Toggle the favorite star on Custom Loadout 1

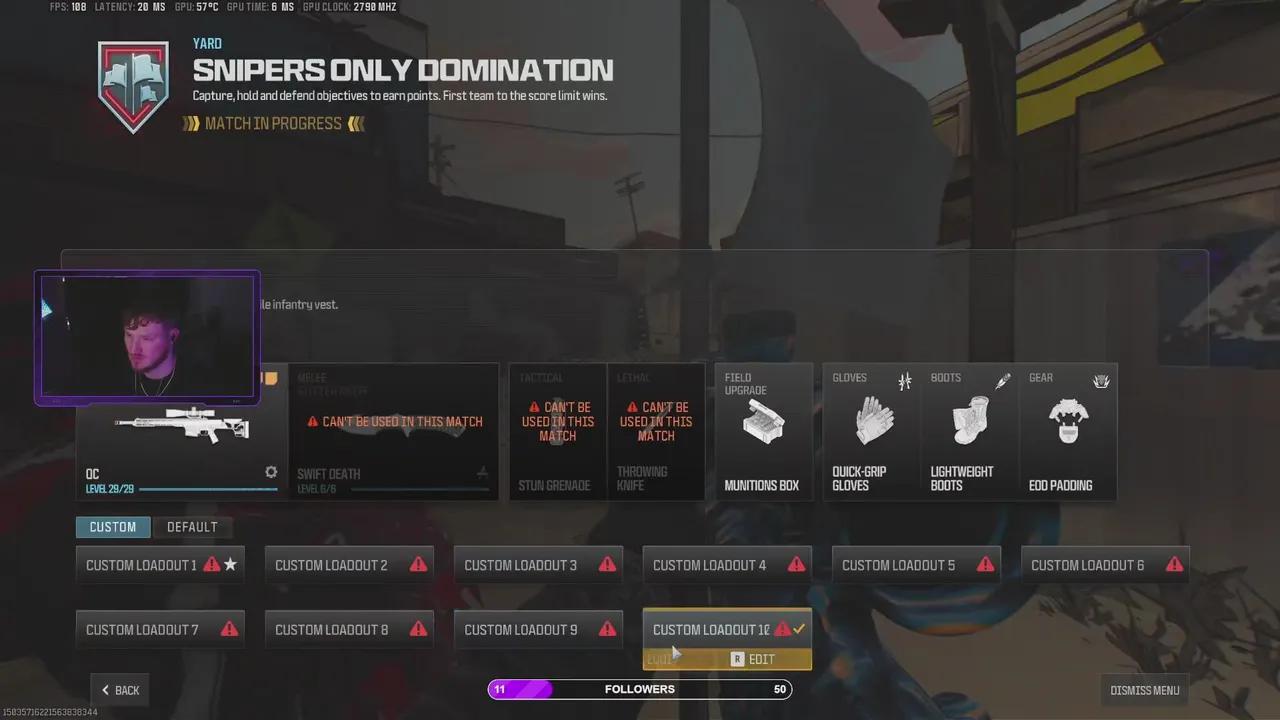[230, 564]
